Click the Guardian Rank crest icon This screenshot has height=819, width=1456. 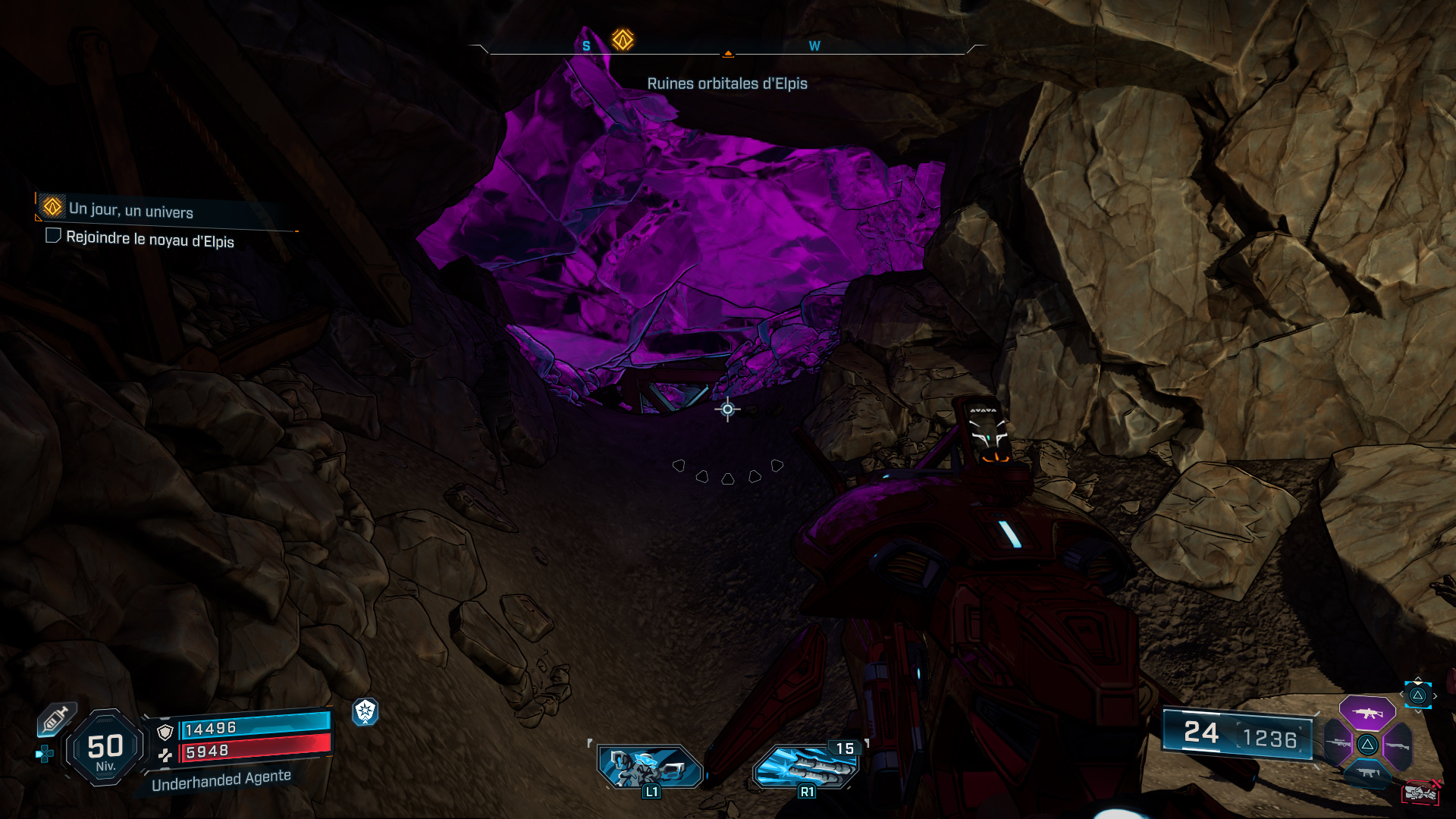click(365, 713)
